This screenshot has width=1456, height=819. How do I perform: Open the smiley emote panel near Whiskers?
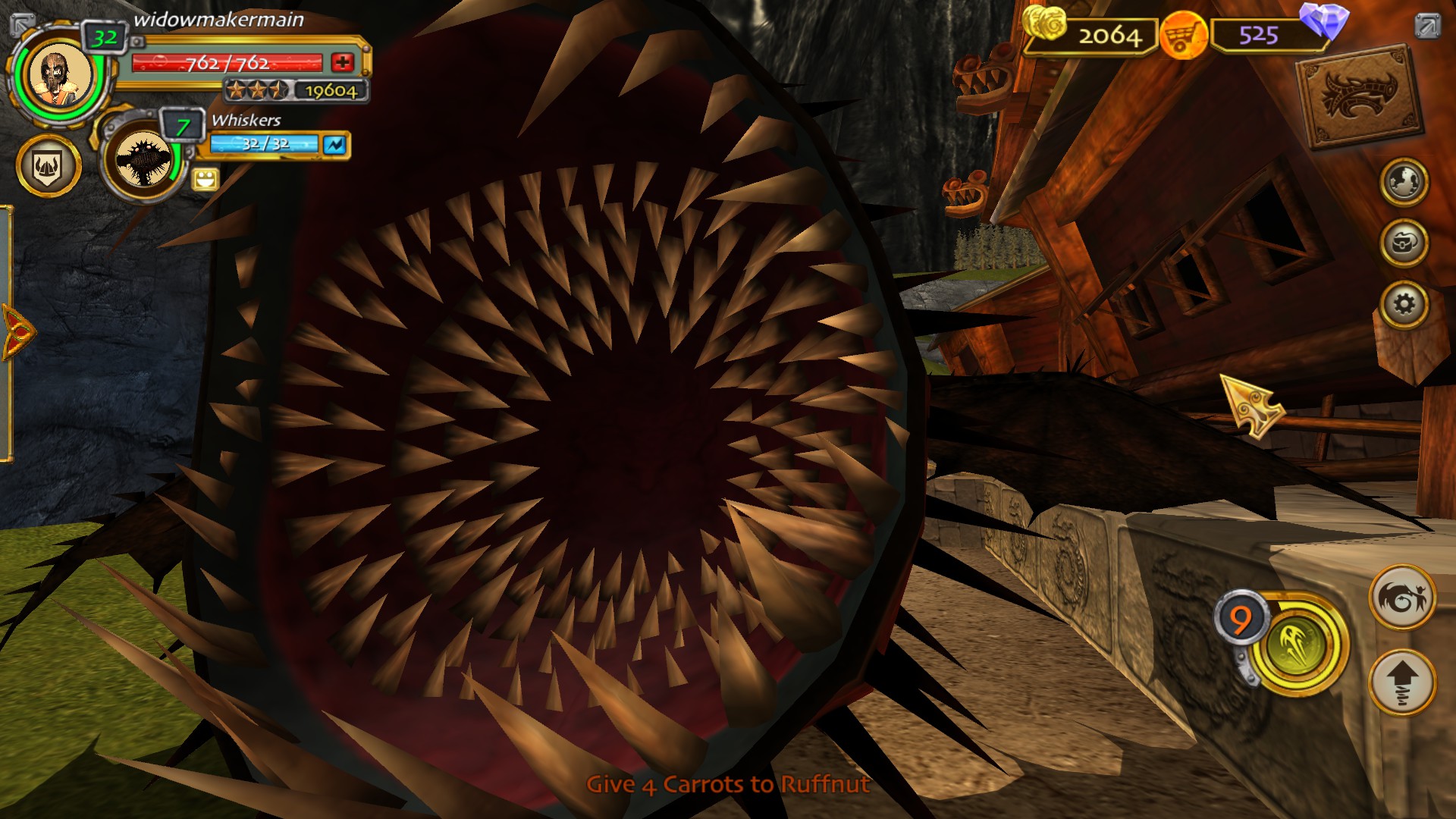pyautogui.click(x=206, y=180)
